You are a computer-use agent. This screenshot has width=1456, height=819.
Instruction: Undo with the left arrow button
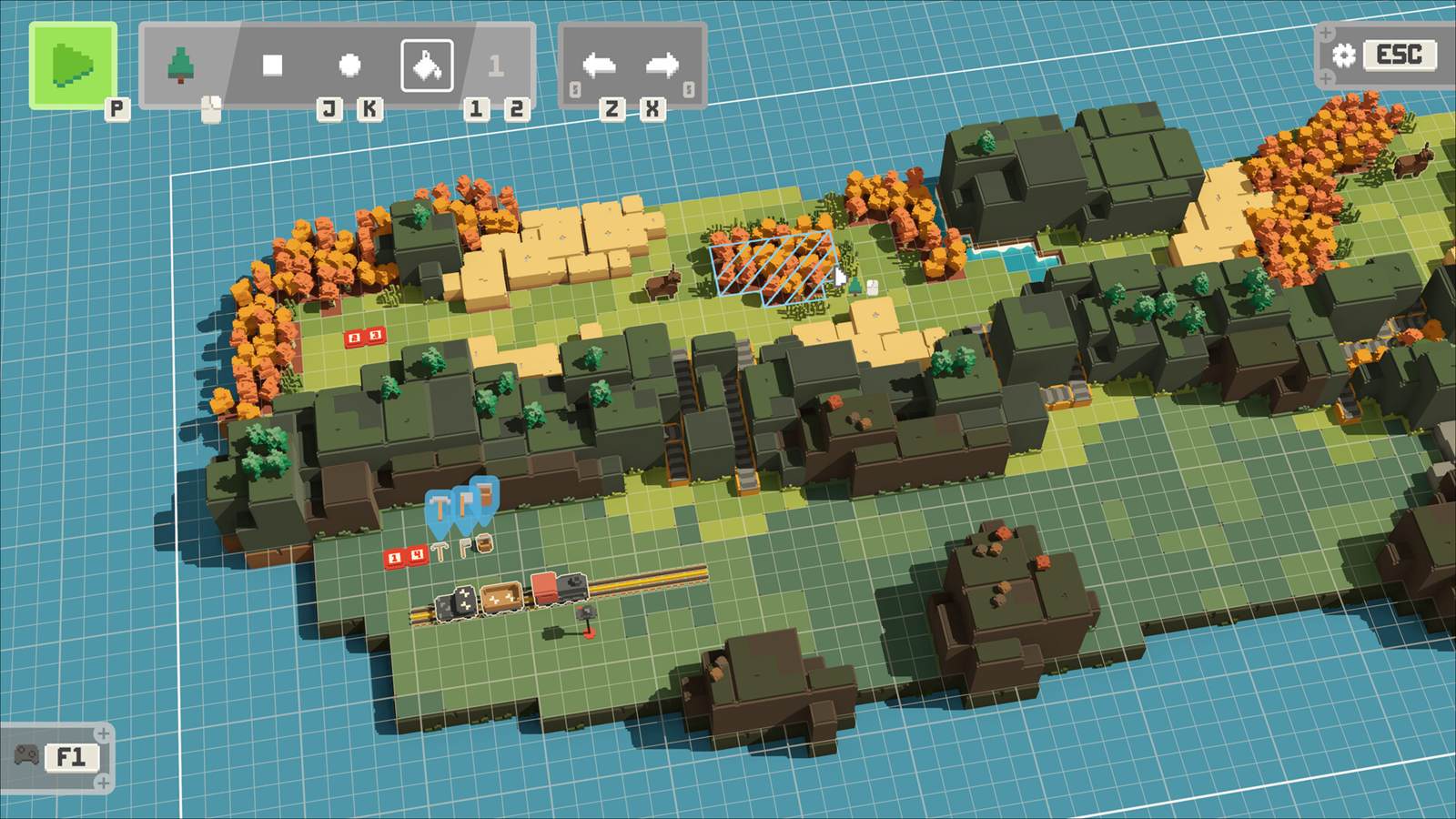click(x=600, y=66)
